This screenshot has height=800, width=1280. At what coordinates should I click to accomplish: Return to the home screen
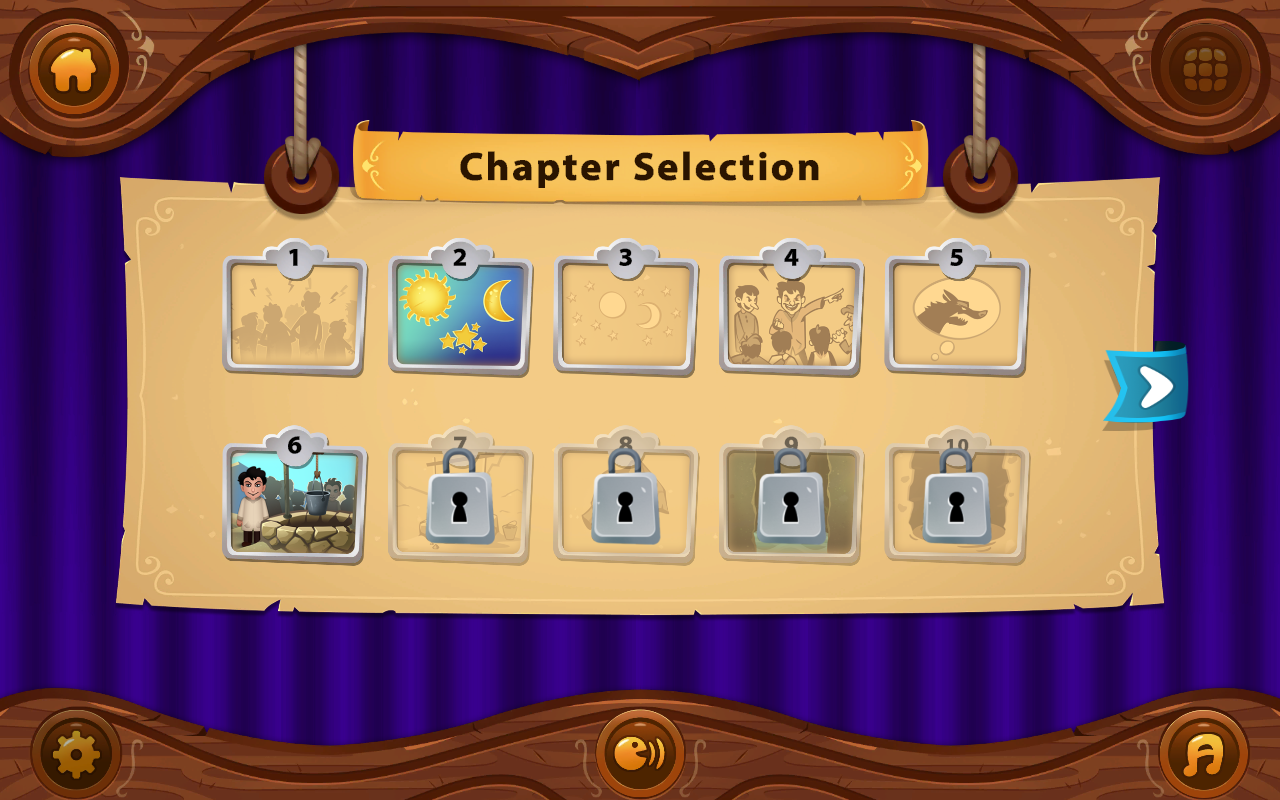(x=74, y=70)
